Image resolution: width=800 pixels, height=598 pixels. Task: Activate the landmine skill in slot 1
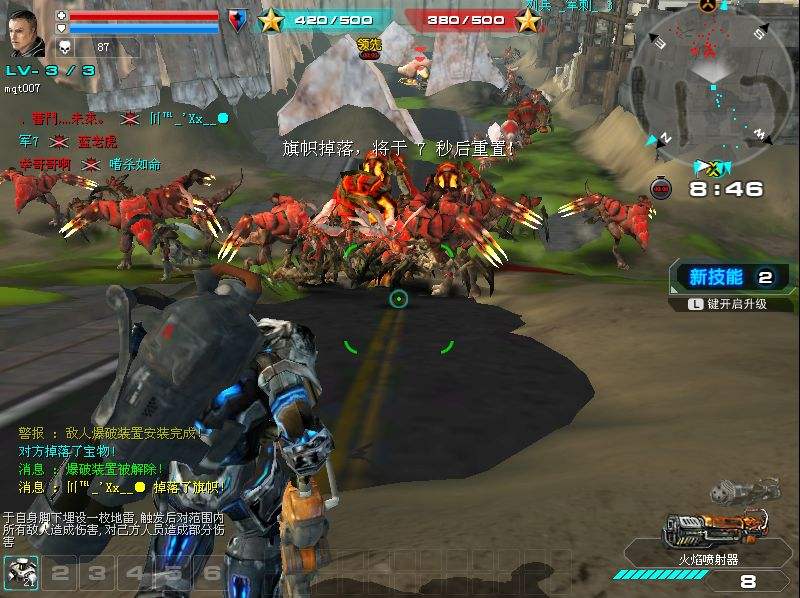[x=20, y=572]
